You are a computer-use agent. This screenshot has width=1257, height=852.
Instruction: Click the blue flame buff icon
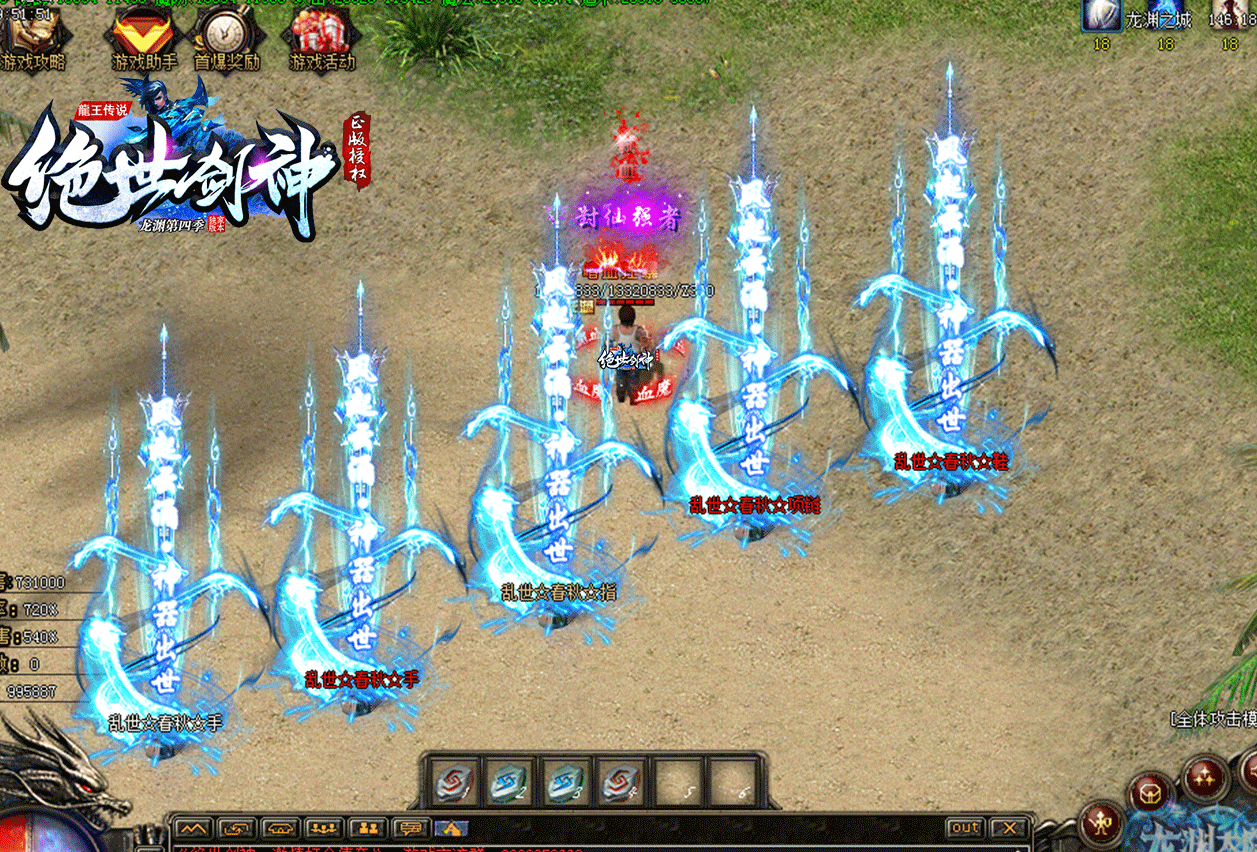pos(1166,15)
